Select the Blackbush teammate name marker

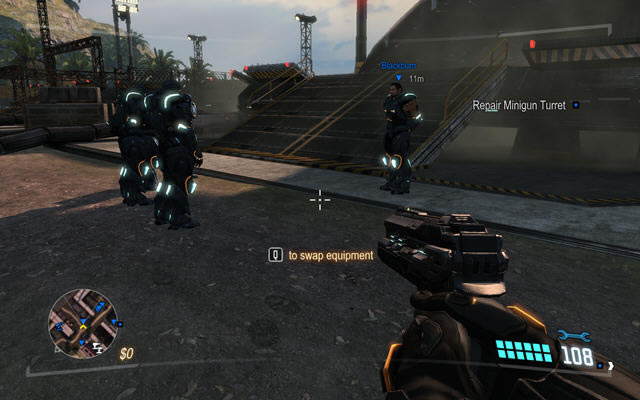tap(396, 66)
